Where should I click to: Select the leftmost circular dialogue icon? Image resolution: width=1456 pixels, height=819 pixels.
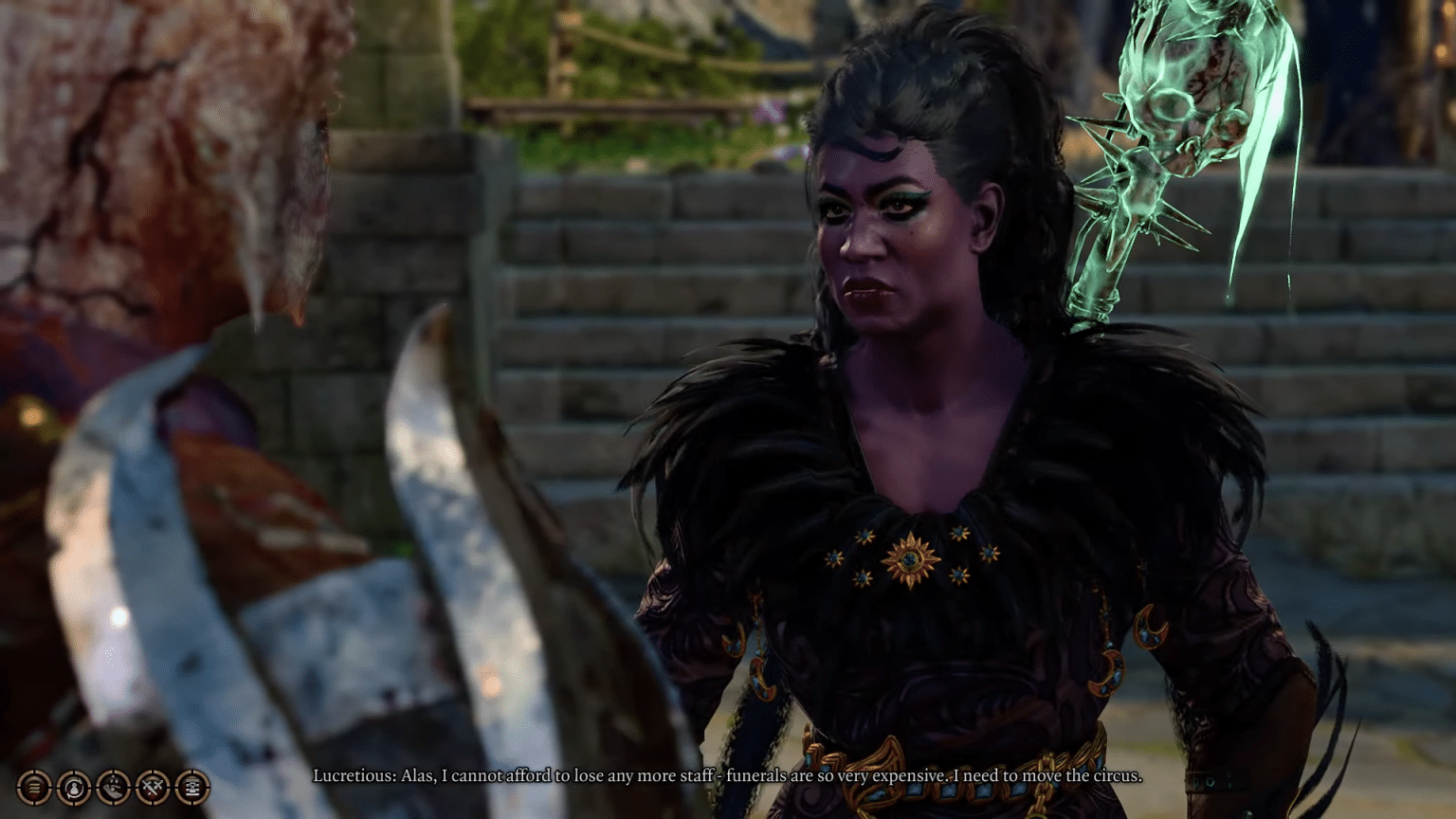(x=33, y=787)
